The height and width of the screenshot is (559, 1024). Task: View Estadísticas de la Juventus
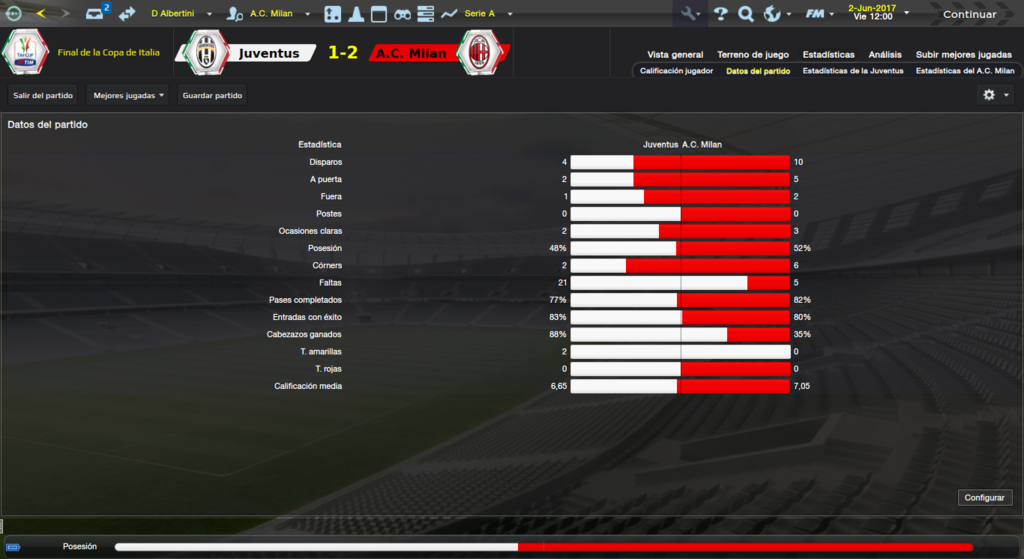click(853, 71)
